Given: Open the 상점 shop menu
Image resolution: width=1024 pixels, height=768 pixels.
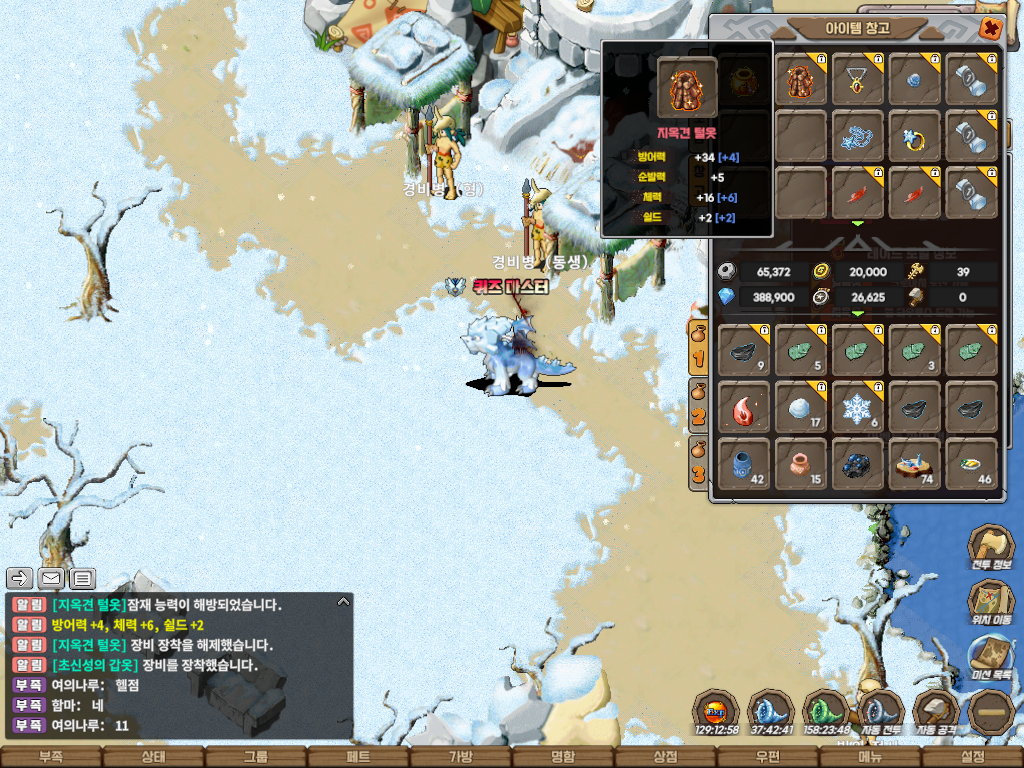Looking at the screenshot, I should 665,757.
